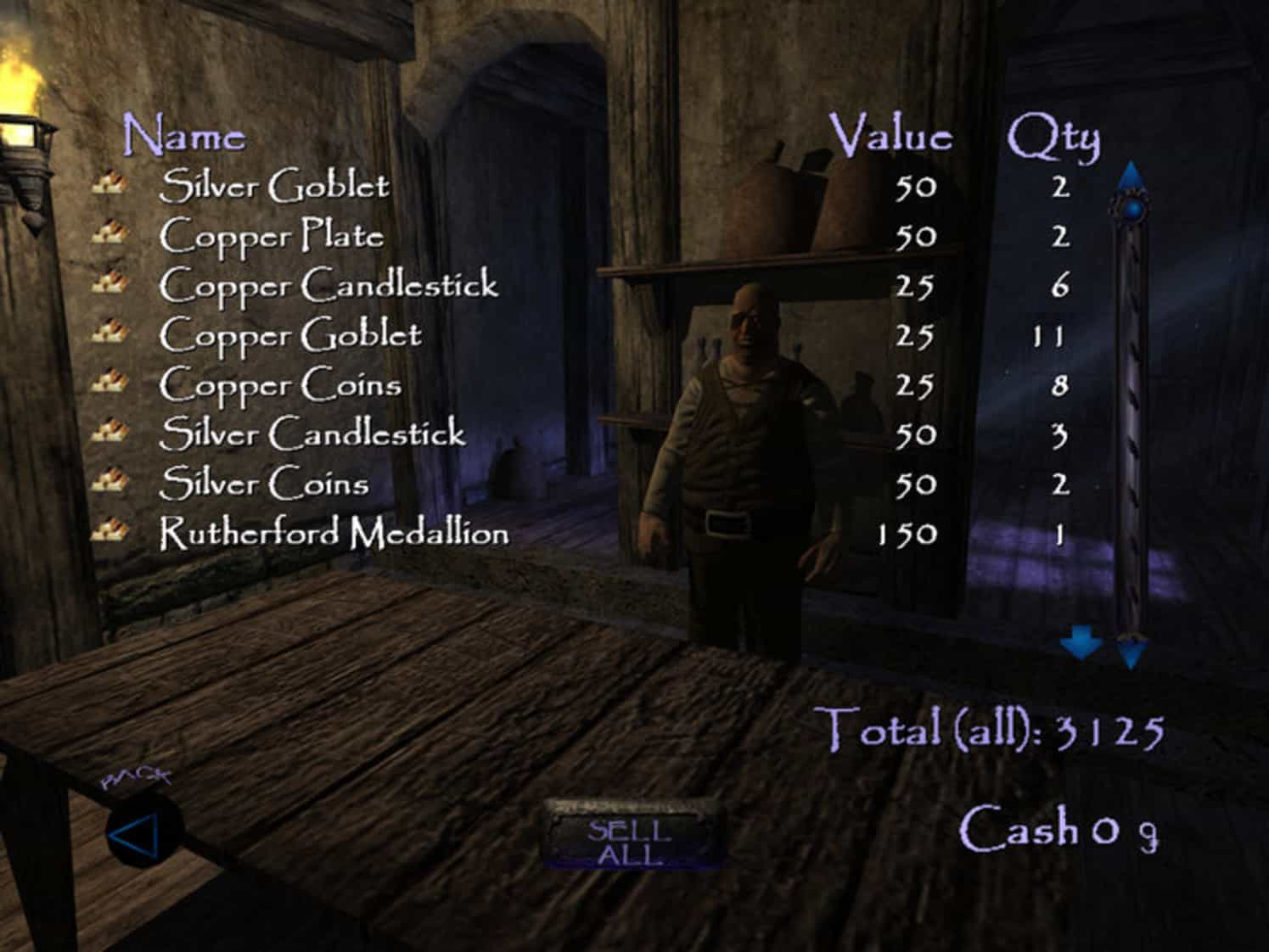Highlight the Copper Coins row

[280, 385]
